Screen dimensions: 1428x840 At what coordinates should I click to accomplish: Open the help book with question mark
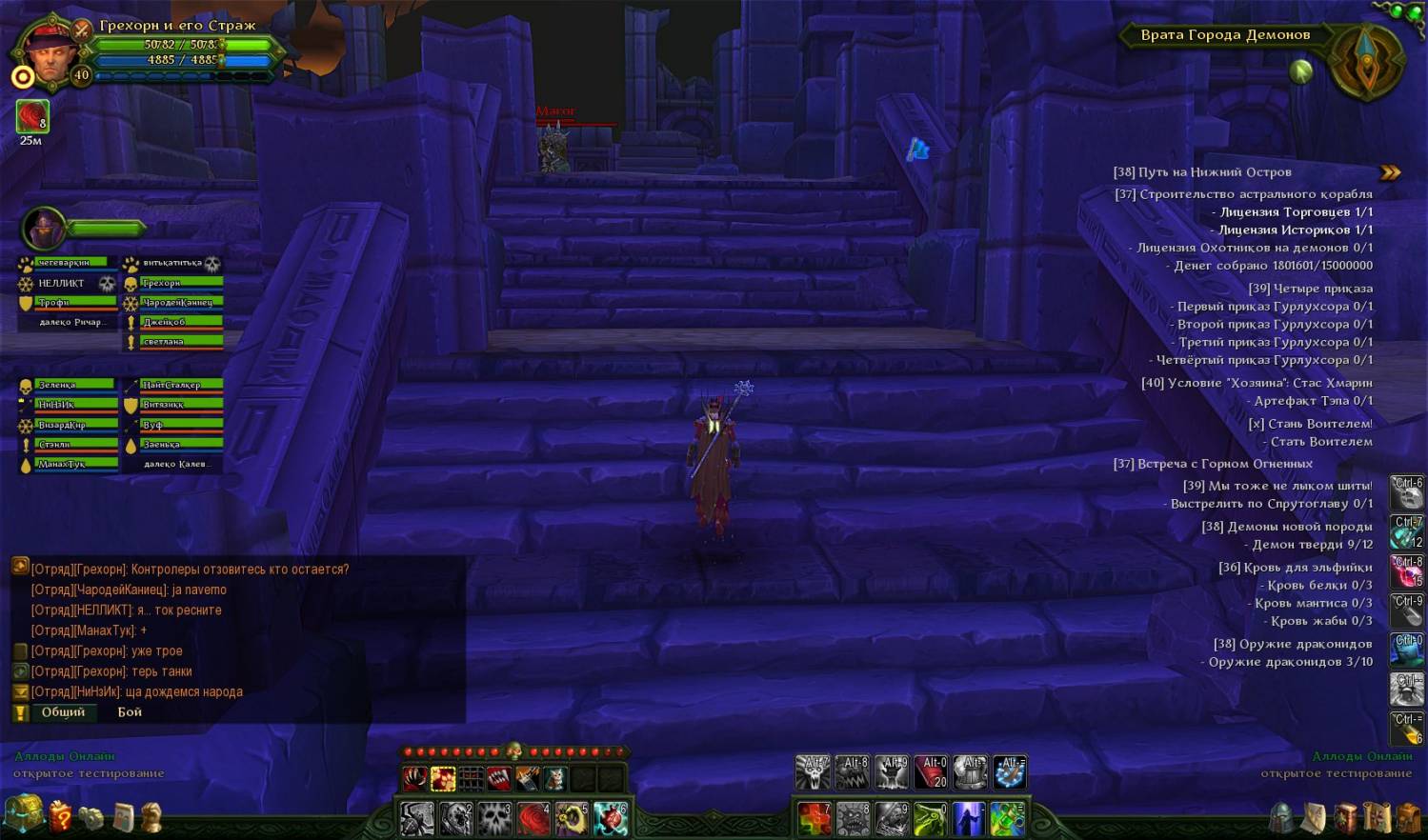tap(61, 816)
